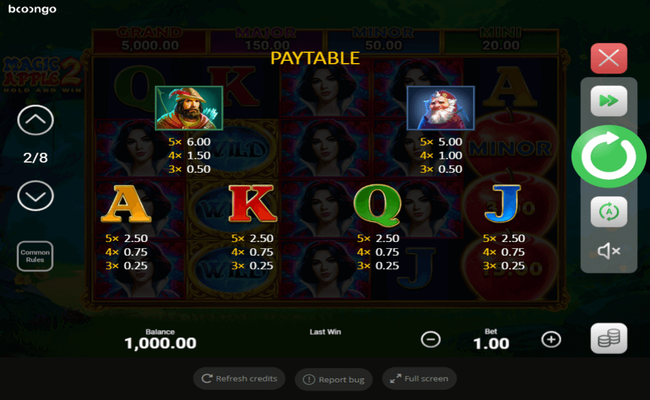650x400 pixels.
Task: Toggle turbo fast-forward mode
Action: point(608,101)
